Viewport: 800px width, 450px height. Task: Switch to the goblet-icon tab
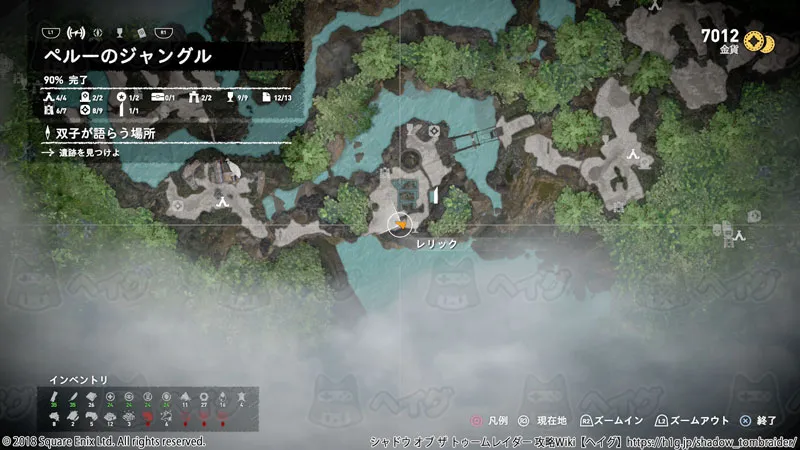(x=119, y=32)
